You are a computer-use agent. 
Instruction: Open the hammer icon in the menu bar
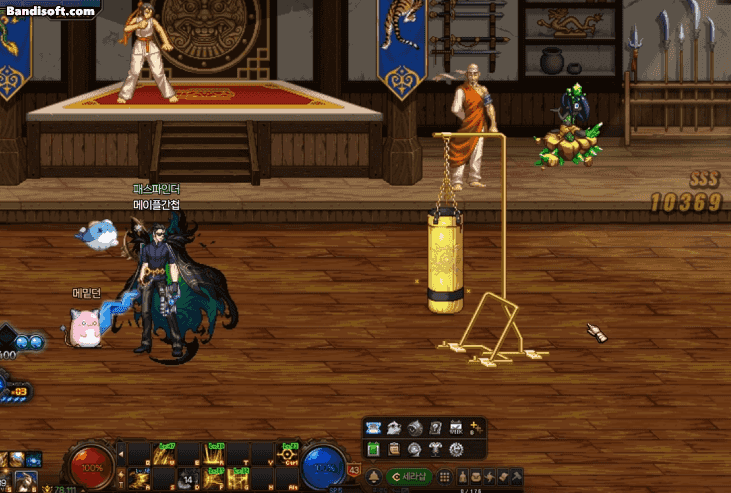click(x=516, y=476)
